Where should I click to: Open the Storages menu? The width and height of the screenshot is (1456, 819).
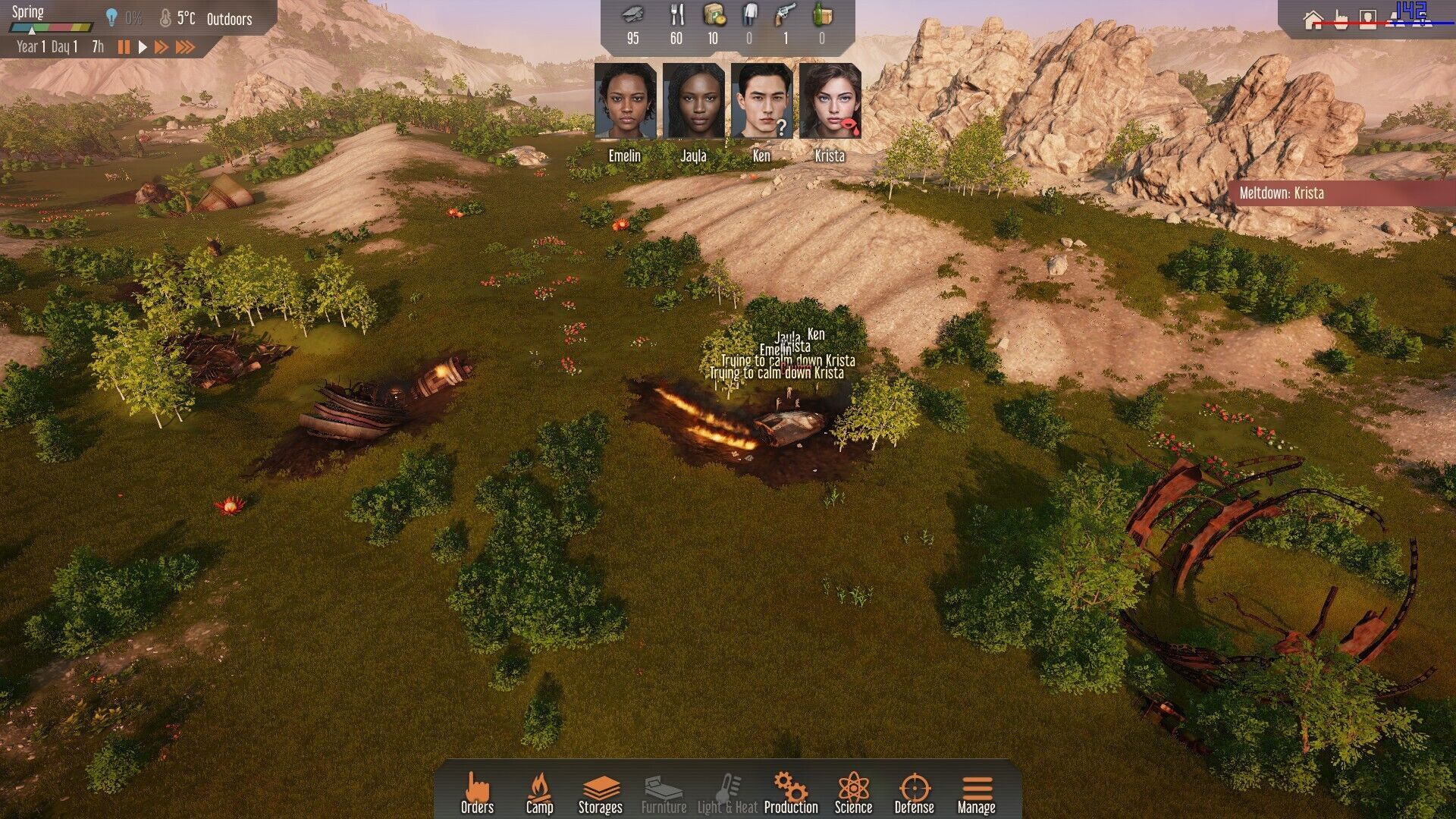600,793
